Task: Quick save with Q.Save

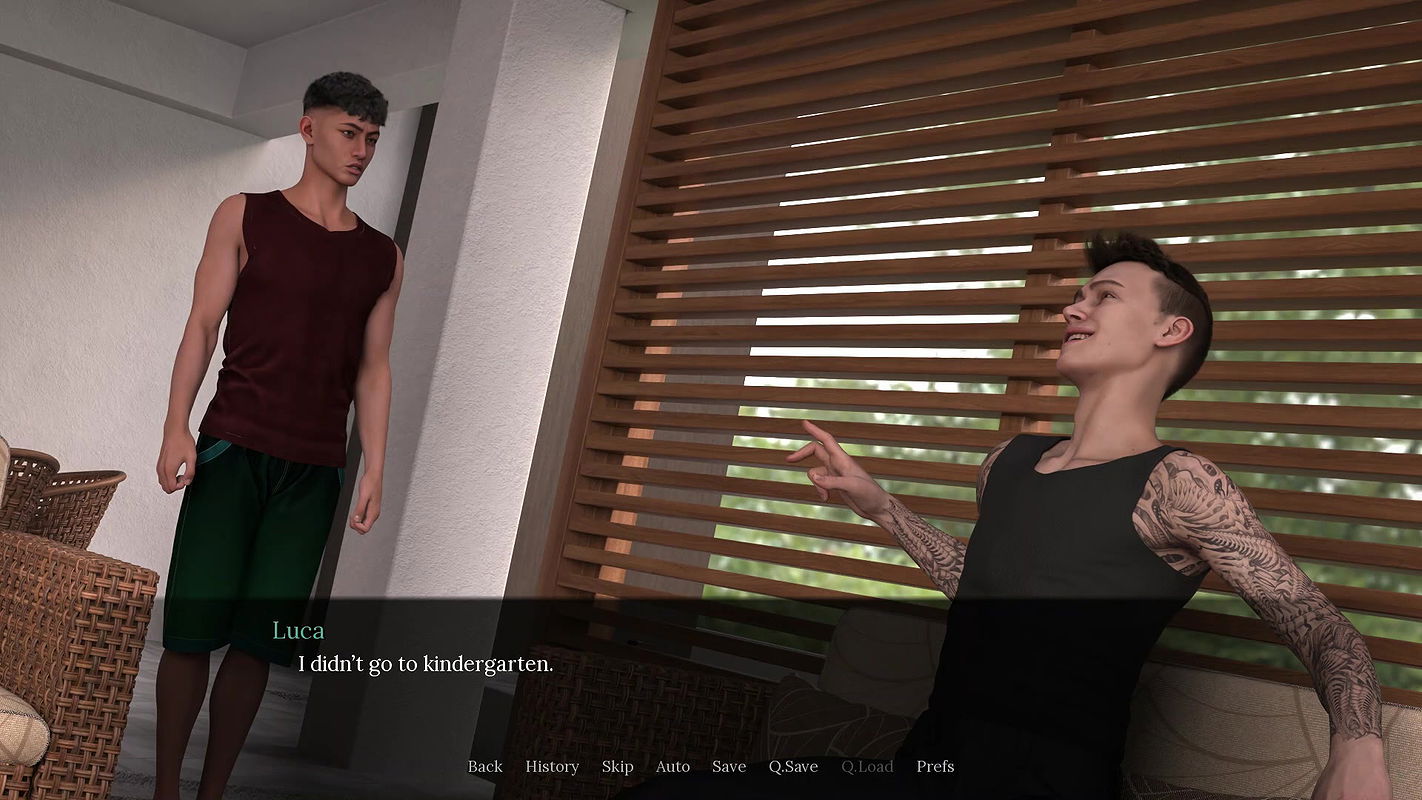Action: tap(794, 766)
